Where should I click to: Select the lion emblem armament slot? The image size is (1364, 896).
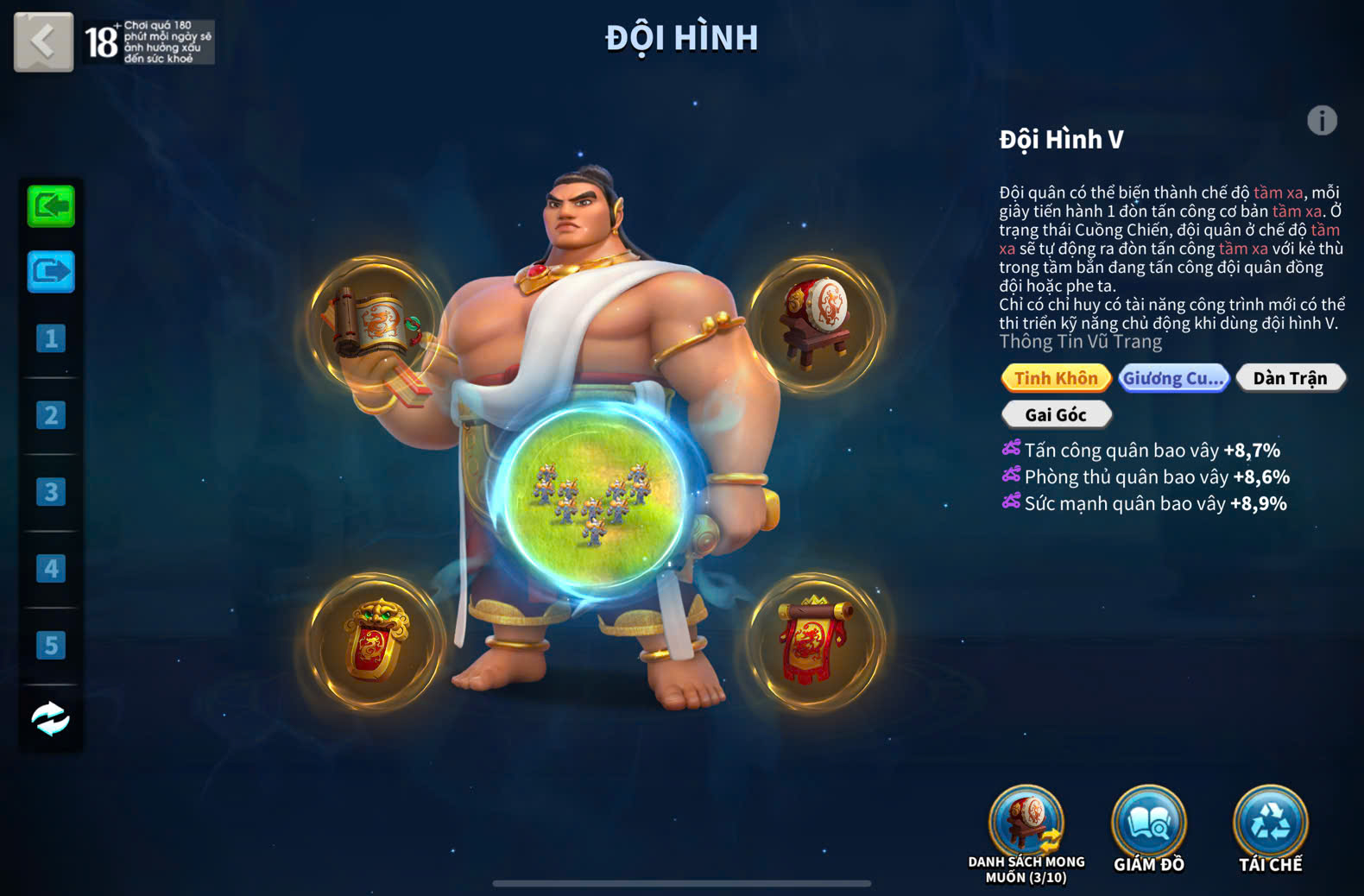377,641
